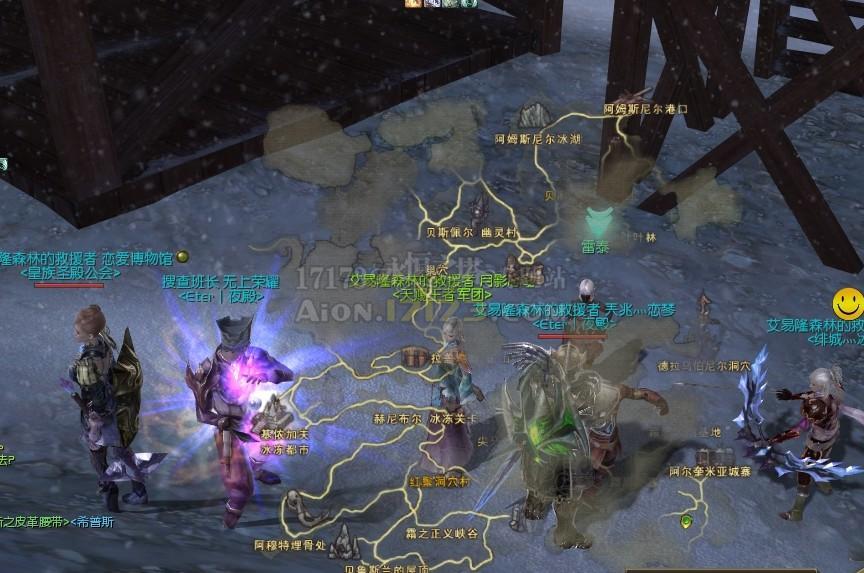Choose the 幽灵村 map location
The height and width of the screenshot is (573, 864).
[500, 232]
